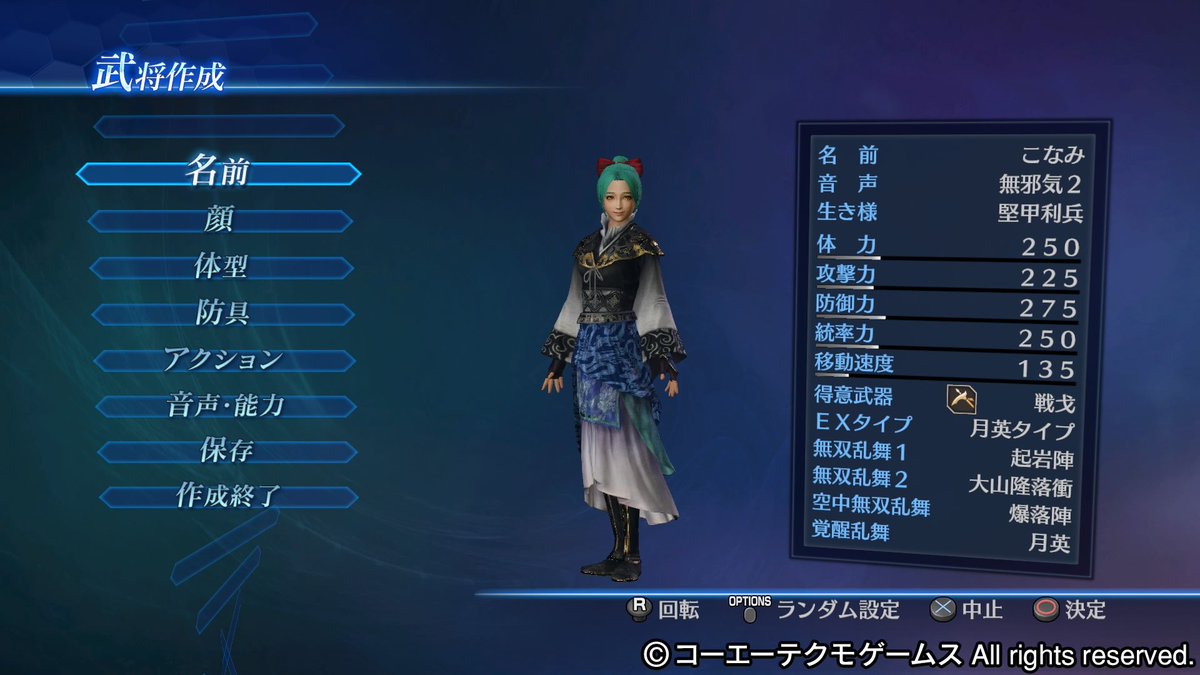Select the 名前 (Name) menu entry
Viewport: 1200px width, 675px height.
coord(218,173)
